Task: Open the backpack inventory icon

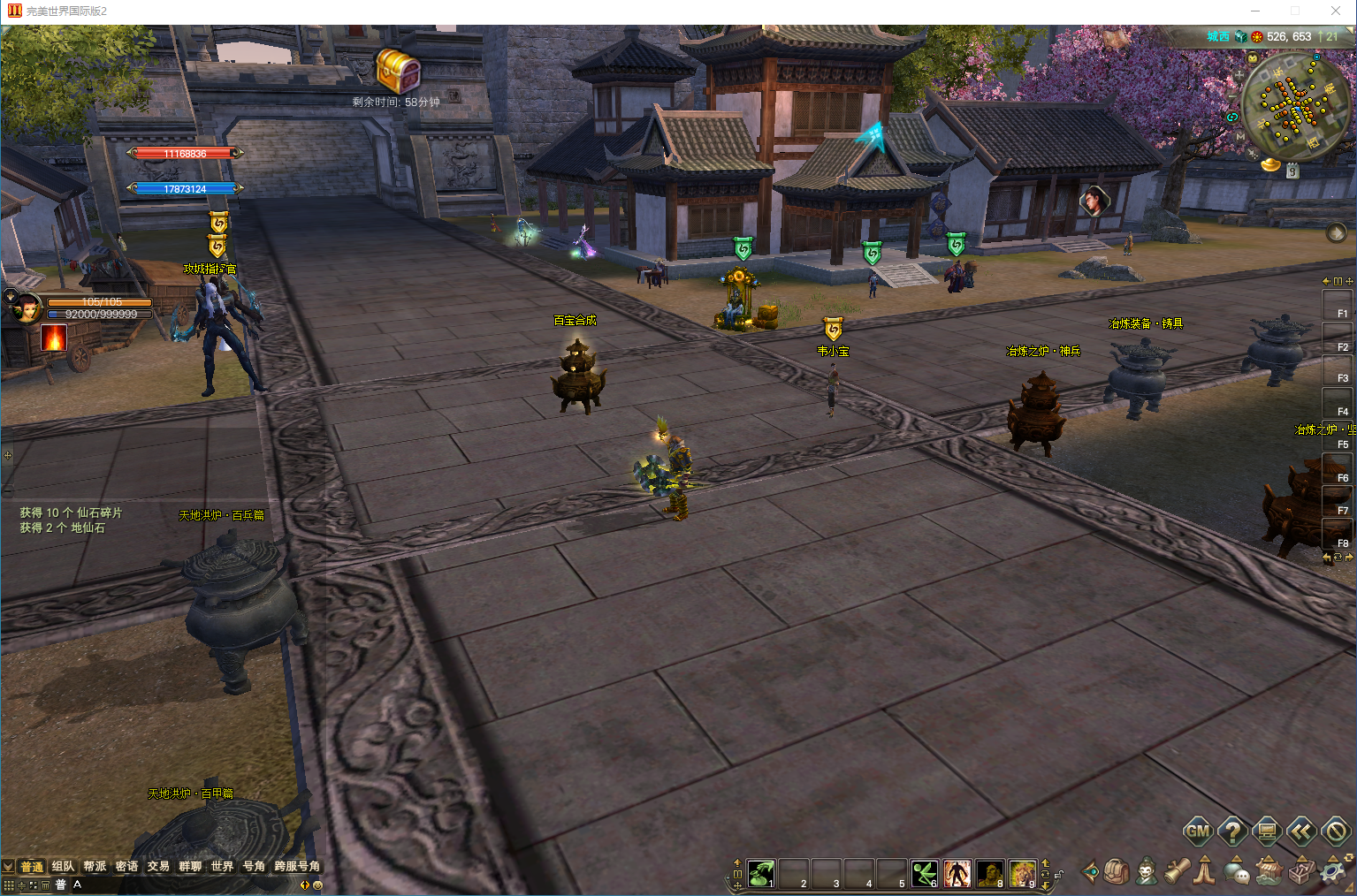Action: pos(1117,872)
